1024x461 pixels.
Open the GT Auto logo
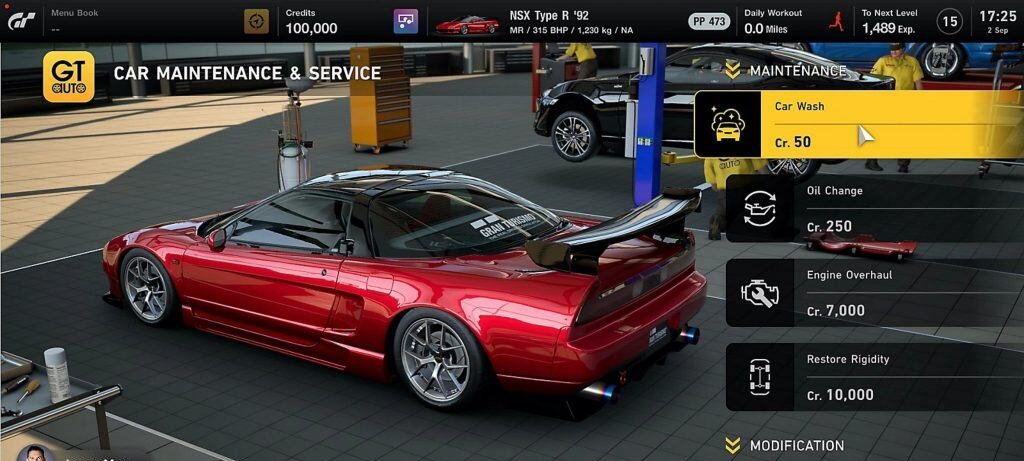(x=69, y=76)
